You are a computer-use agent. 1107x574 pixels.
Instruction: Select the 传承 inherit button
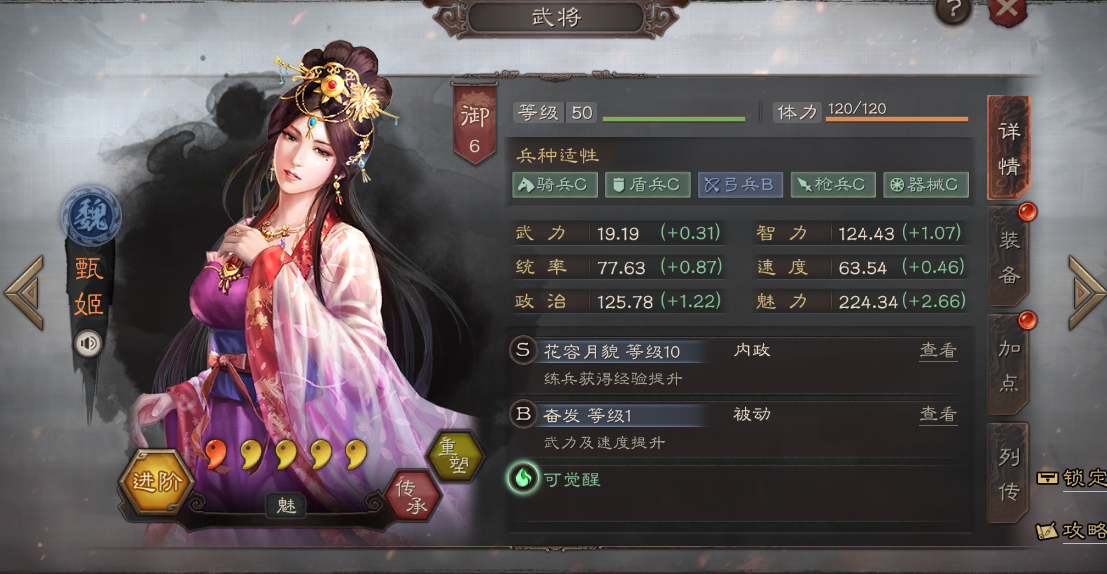(413, 497)
